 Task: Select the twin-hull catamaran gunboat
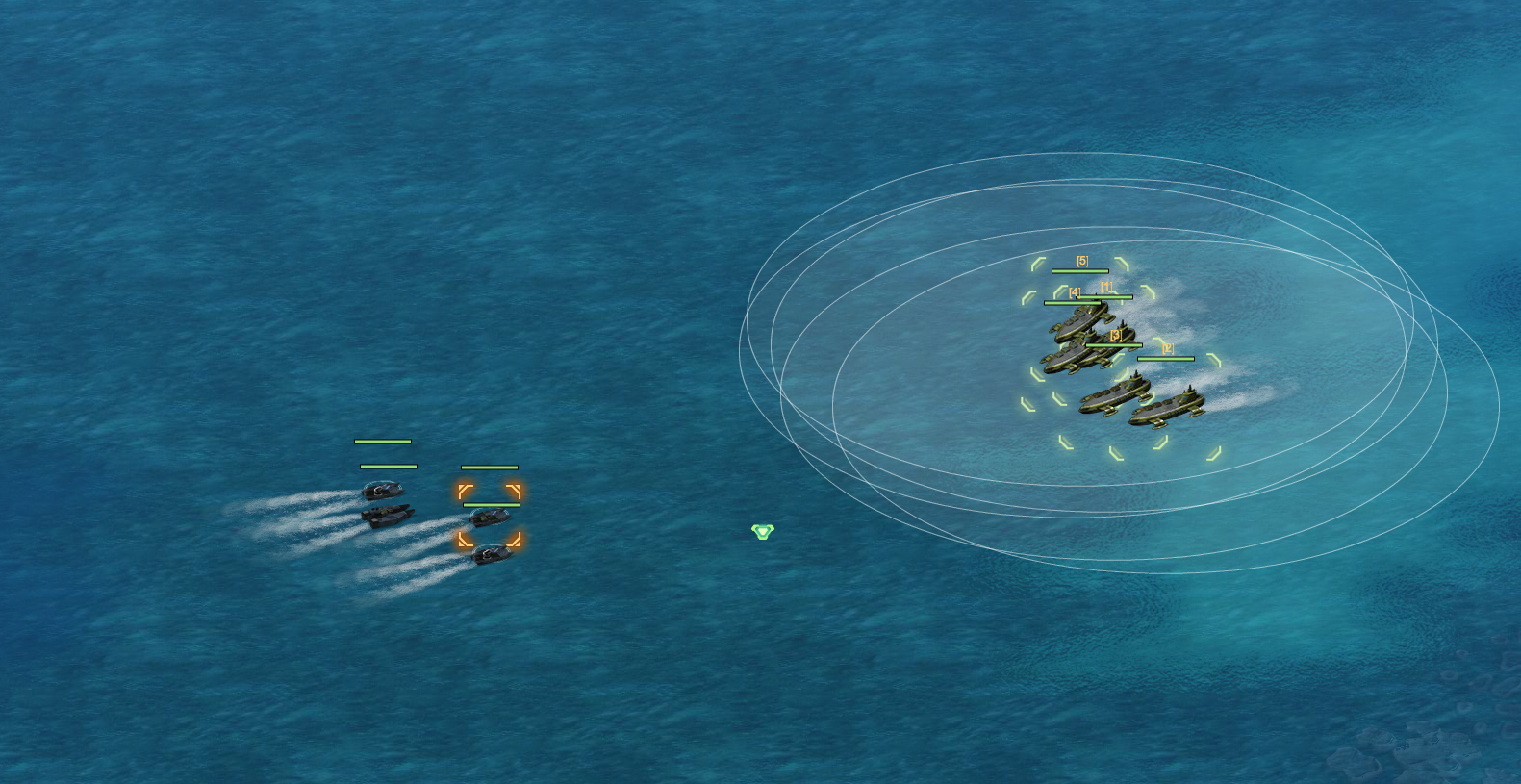[387, 518]
